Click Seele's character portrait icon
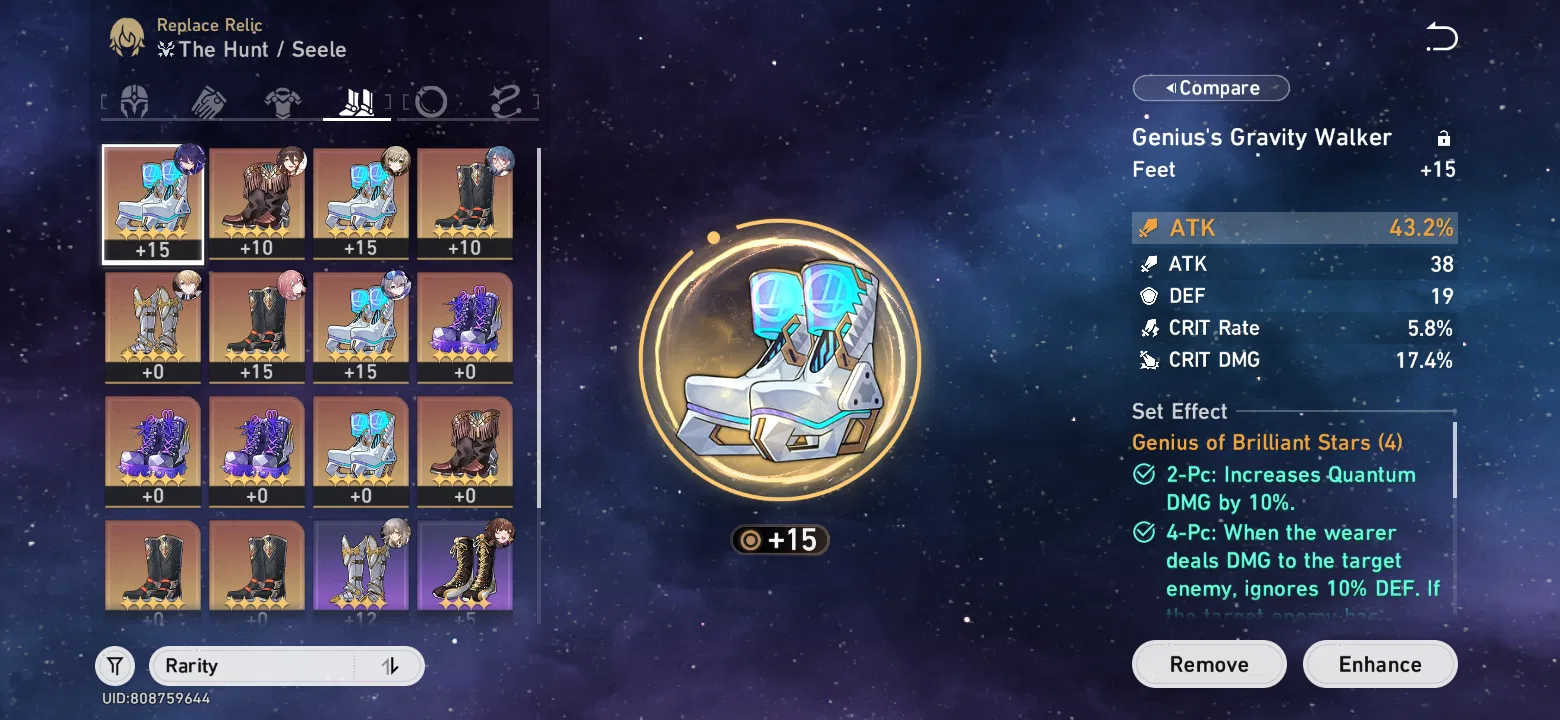 [126, 37]
